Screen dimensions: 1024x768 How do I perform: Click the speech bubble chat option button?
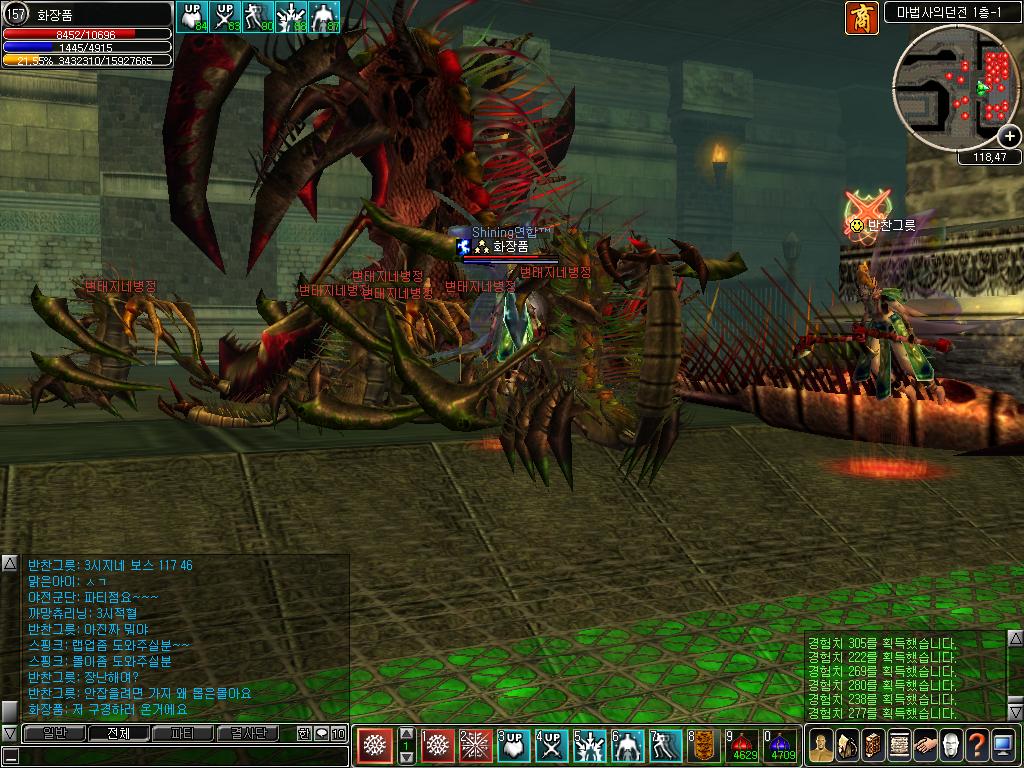pyautogui.click(x=321, y=733)
